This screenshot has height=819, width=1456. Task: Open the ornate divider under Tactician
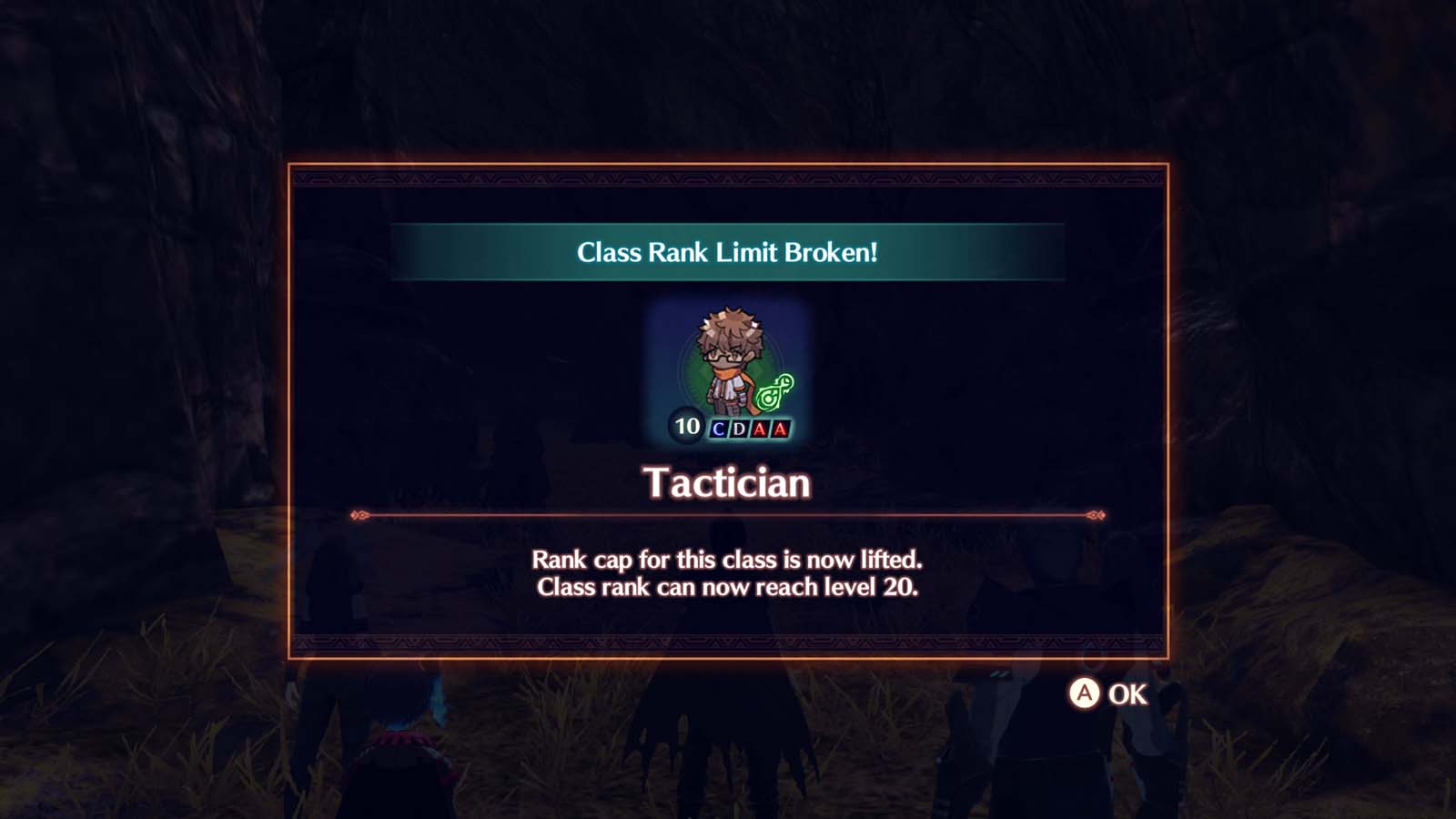click(727, 512)
